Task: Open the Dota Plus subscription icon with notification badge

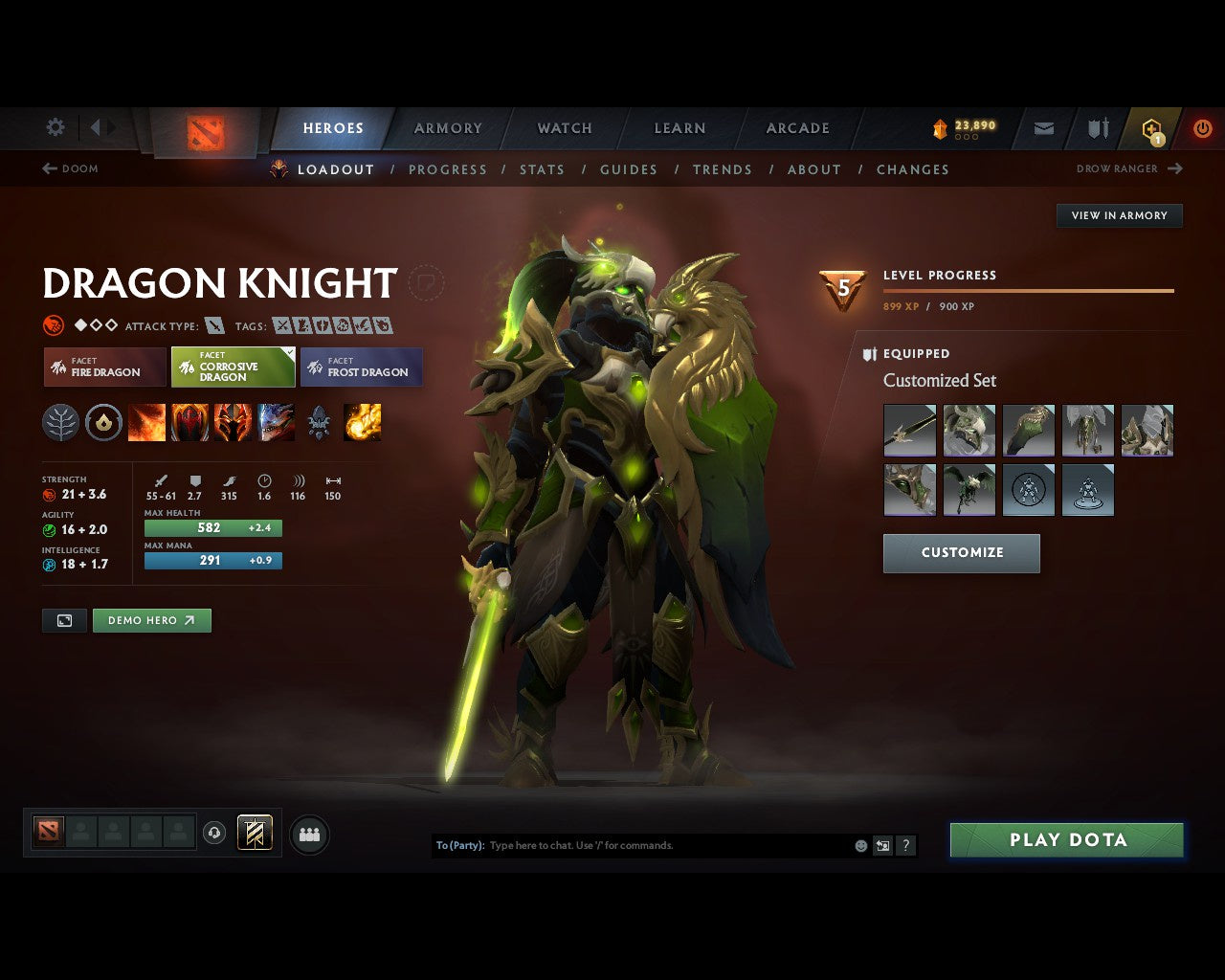Action: (x=1151, y=129)
